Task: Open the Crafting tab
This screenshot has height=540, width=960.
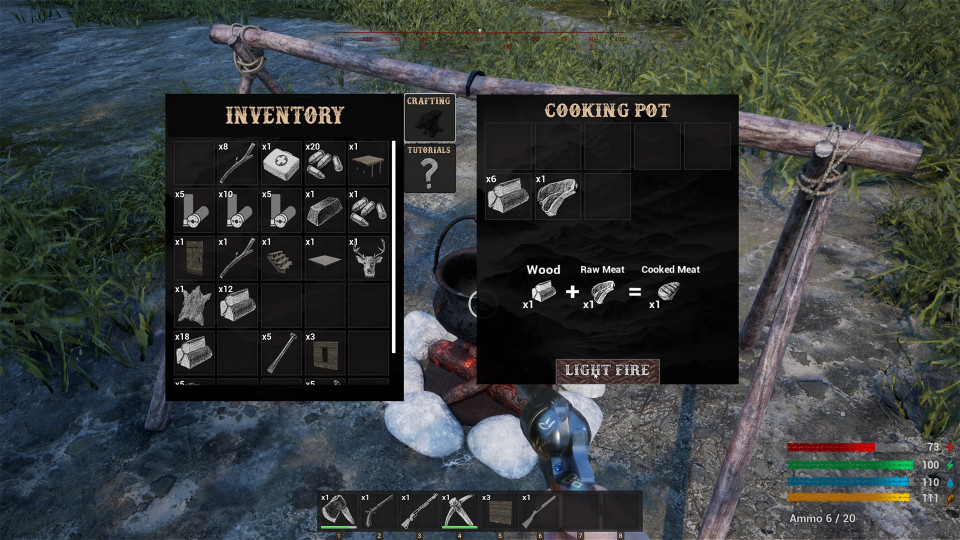Action: tap(429, 117)
